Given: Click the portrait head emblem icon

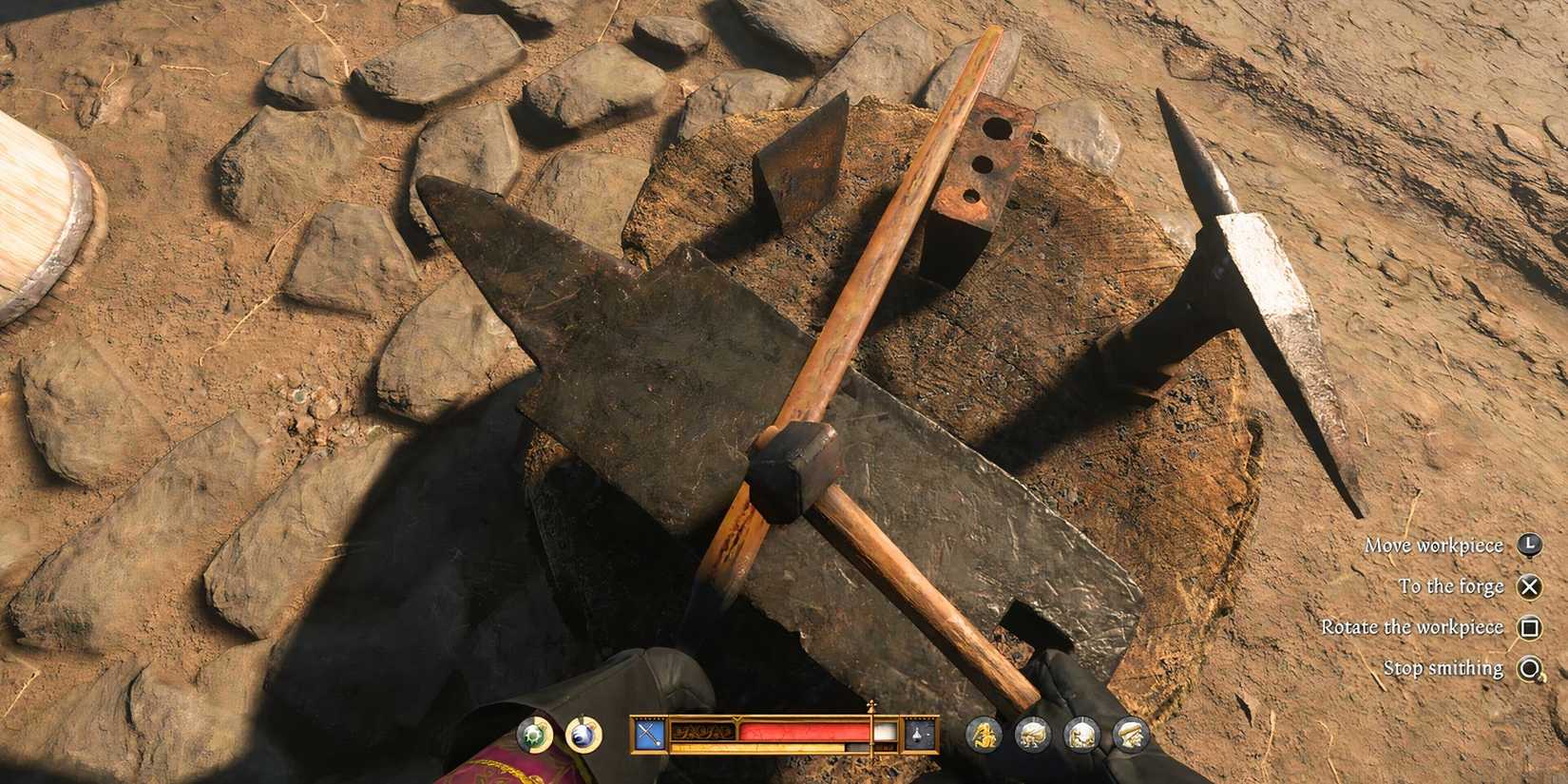Looking at the screenshot, I should (x=1130, y=733).
